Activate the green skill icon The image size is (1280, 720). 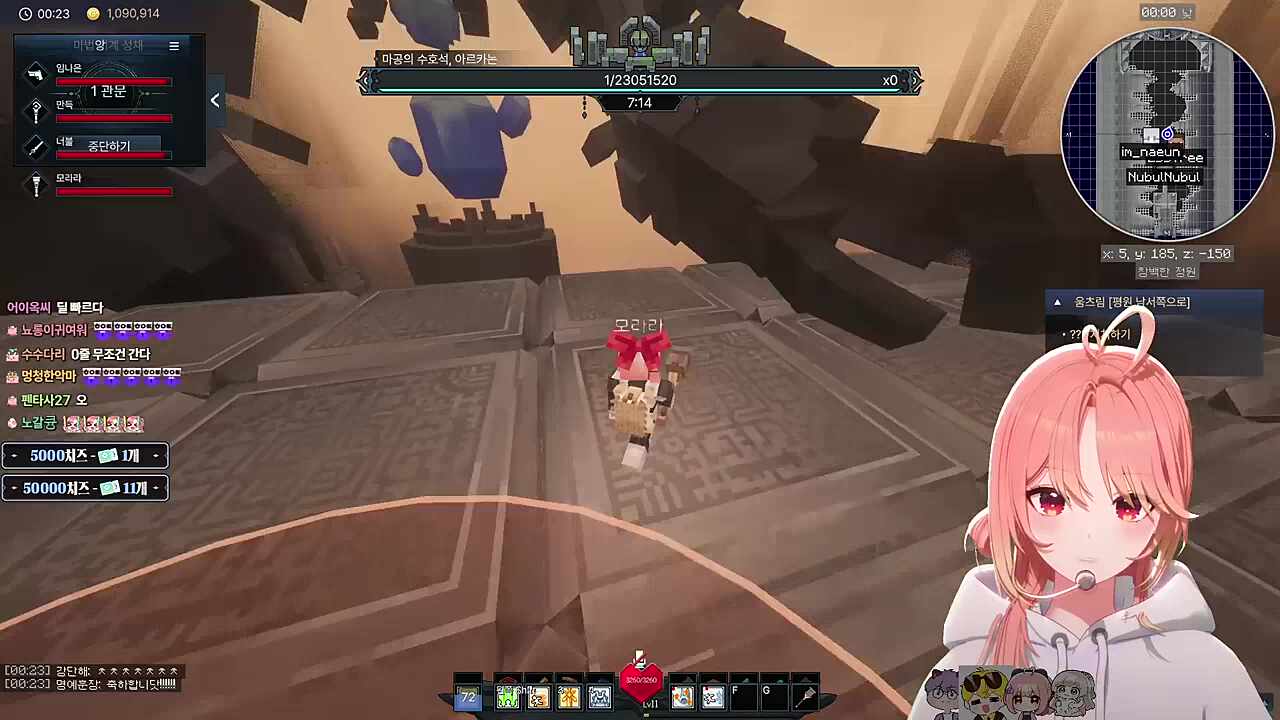click(x=508, y=697)
